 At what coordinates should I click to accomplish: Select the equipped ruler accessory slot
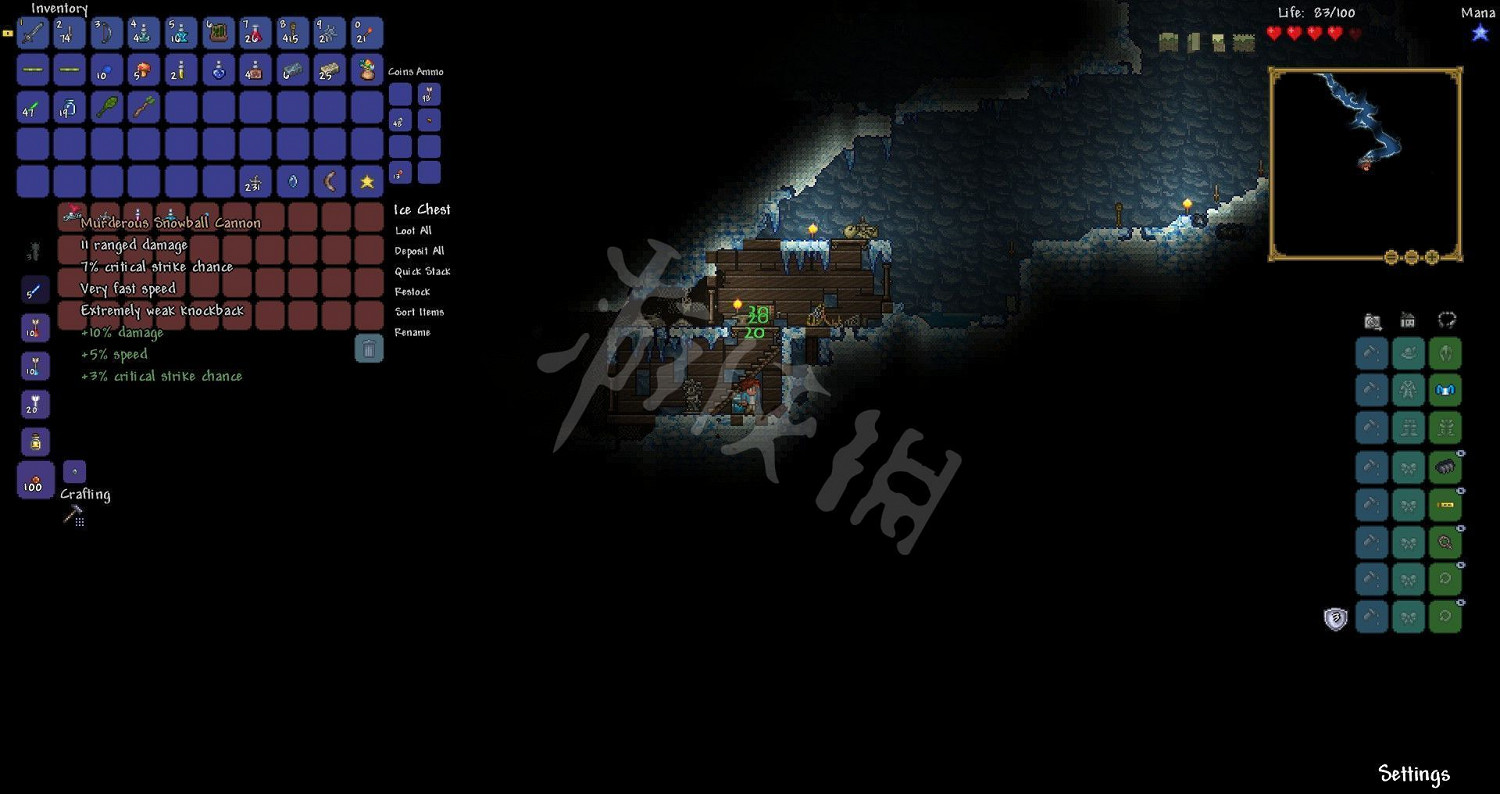tap(1445, 504)
